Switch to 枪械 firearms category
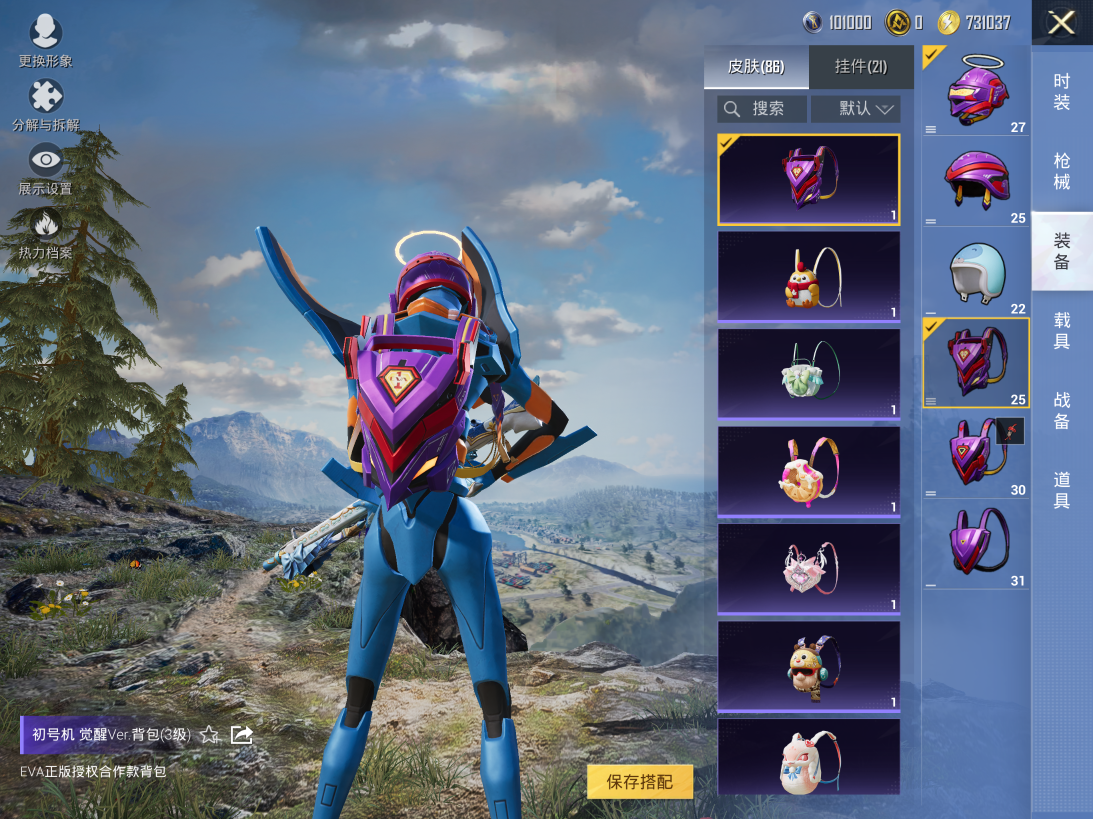Image resolution: width=1093 pixels, height=819 pixels. [x=1062, y=171]
